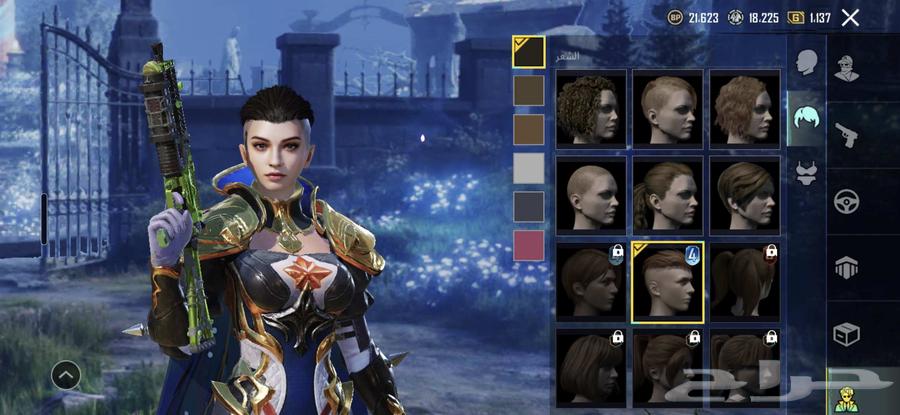Open the steering wheel vehicles category
Image resolution: width=900 pixels, height=415 pixels.
[x=847, y=201]
